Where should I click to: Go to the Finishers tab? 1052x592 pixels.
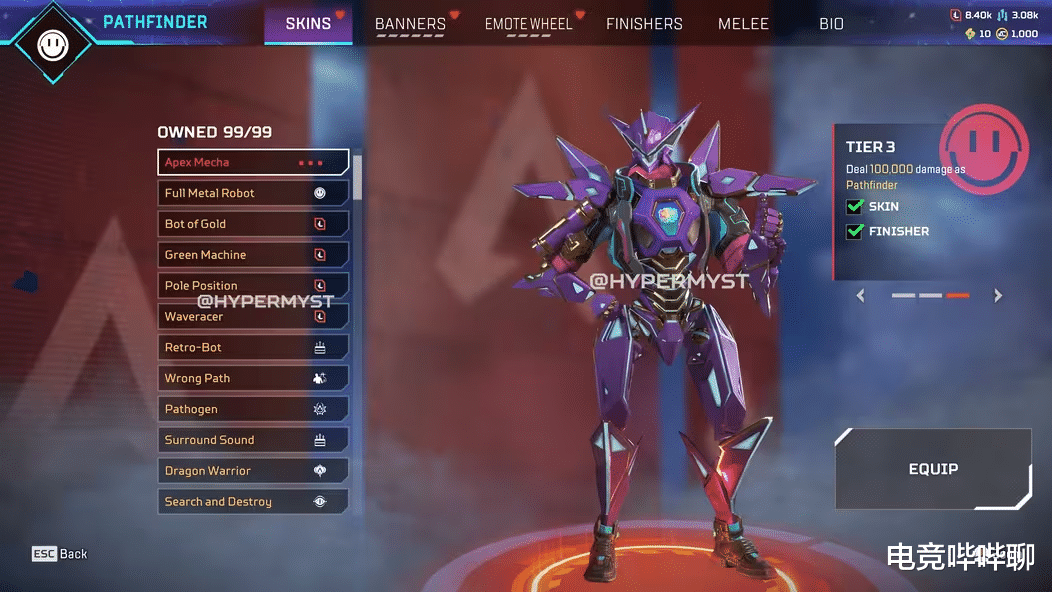644,24
